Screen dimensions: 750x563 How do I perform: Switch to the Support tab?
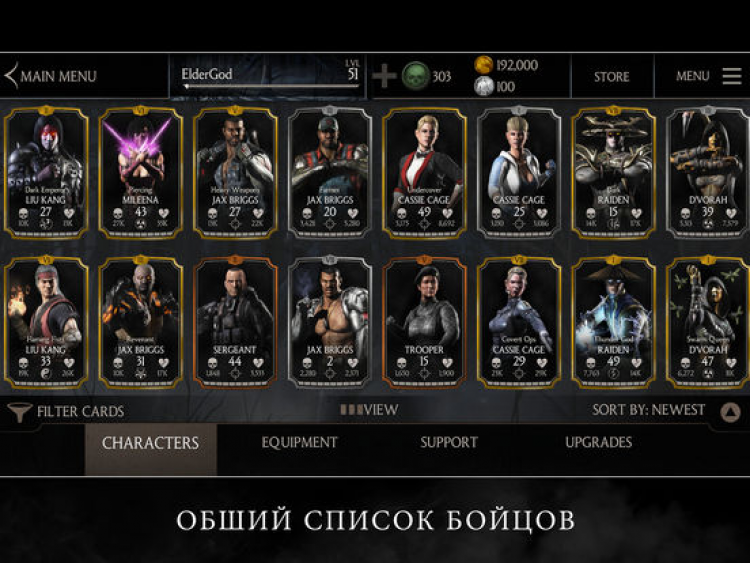449,443
